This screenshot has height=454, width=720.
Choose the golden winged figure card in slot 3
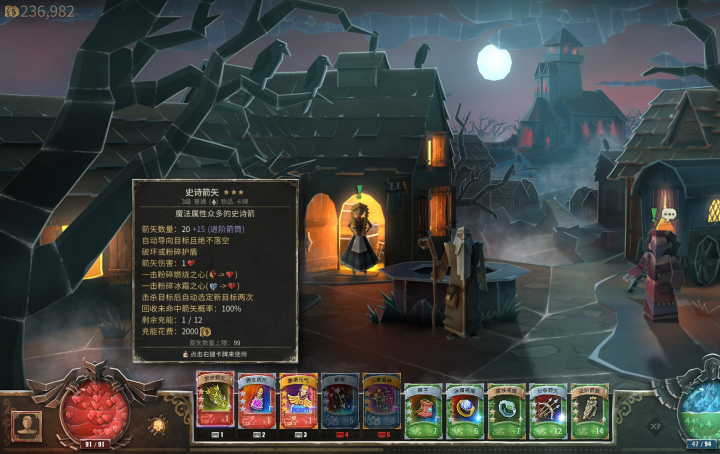pos(298,400)
